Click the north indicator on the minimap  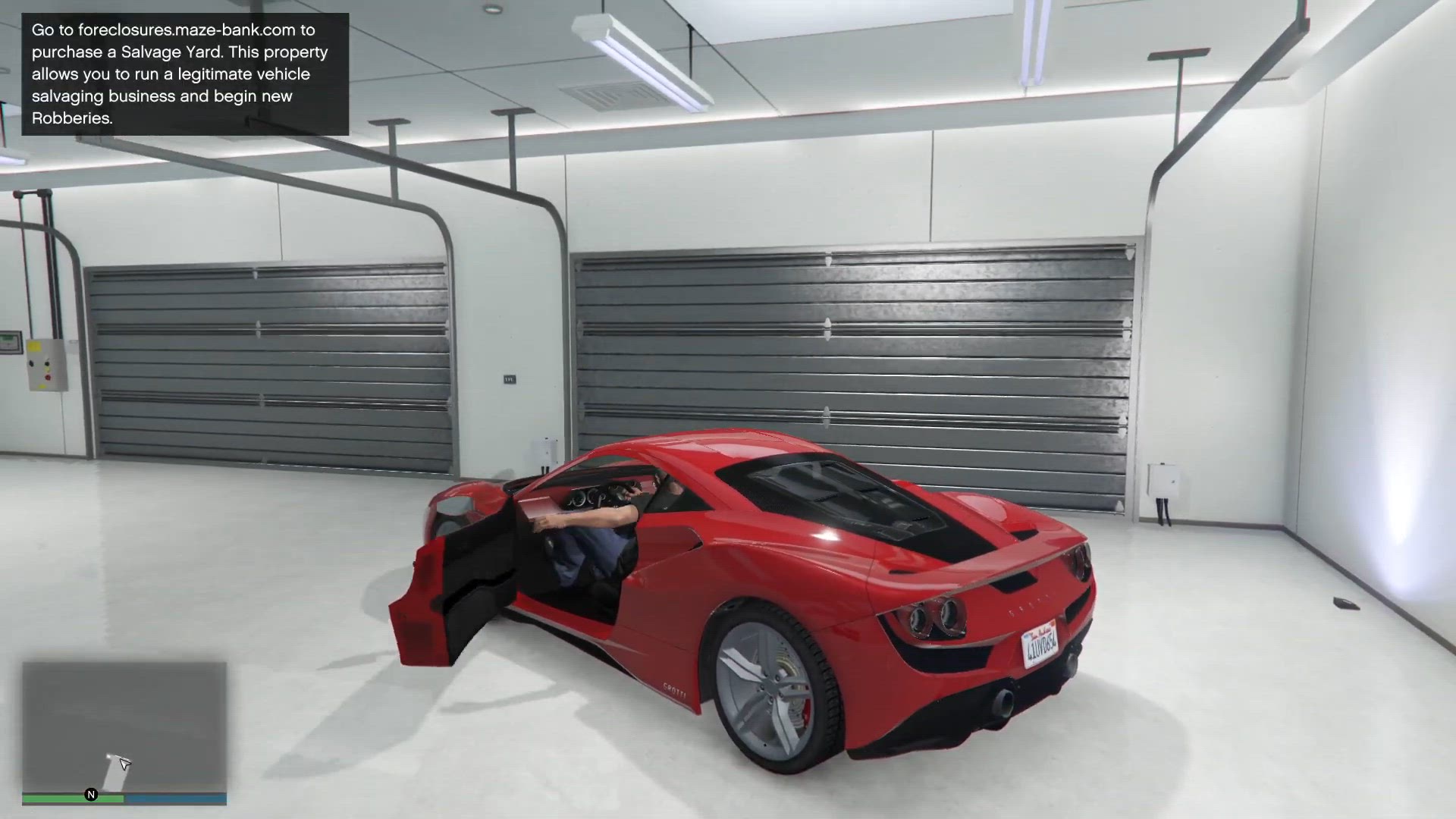(91, 795)
